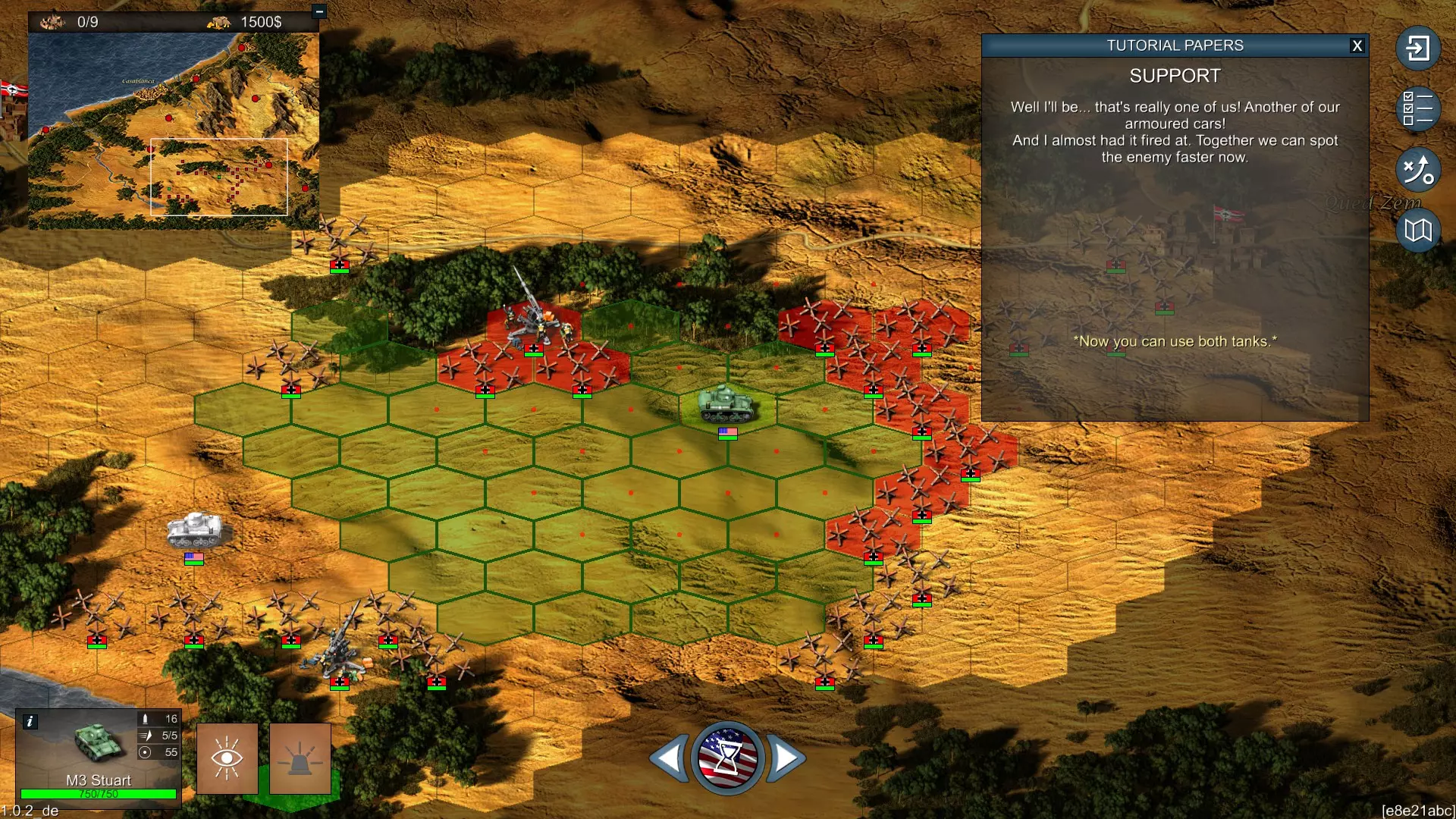Close the Tutorial Papers panel
Viewport: 1456px width, 819px height.
click(1357, 45)
